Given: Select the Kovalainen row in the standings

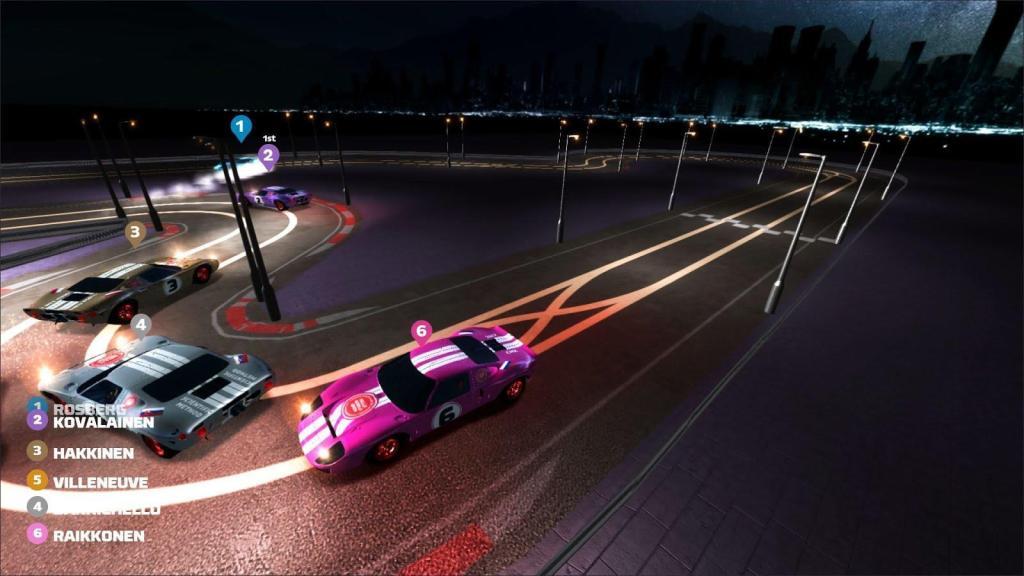Looking at the screenshot, I should pos(92,422).
